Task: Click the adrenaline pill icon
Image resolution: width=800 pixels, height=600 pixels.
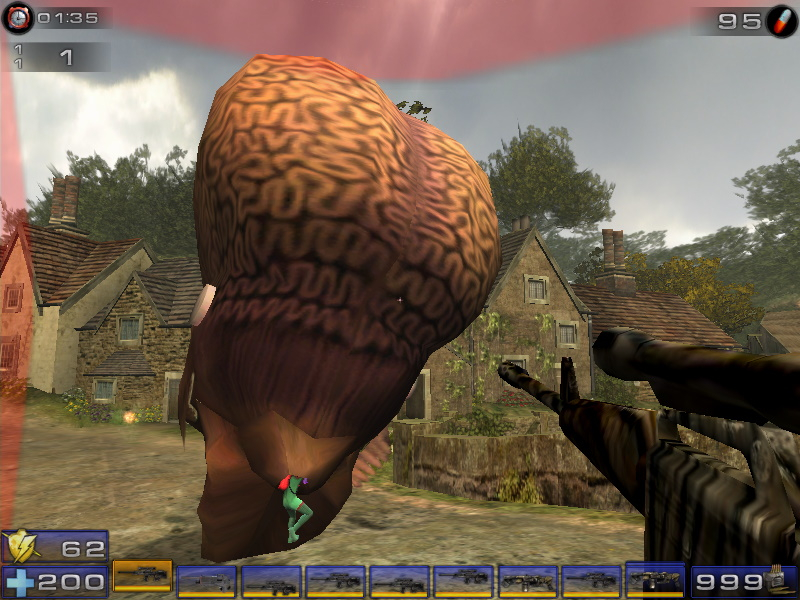Action: (781, 20)
